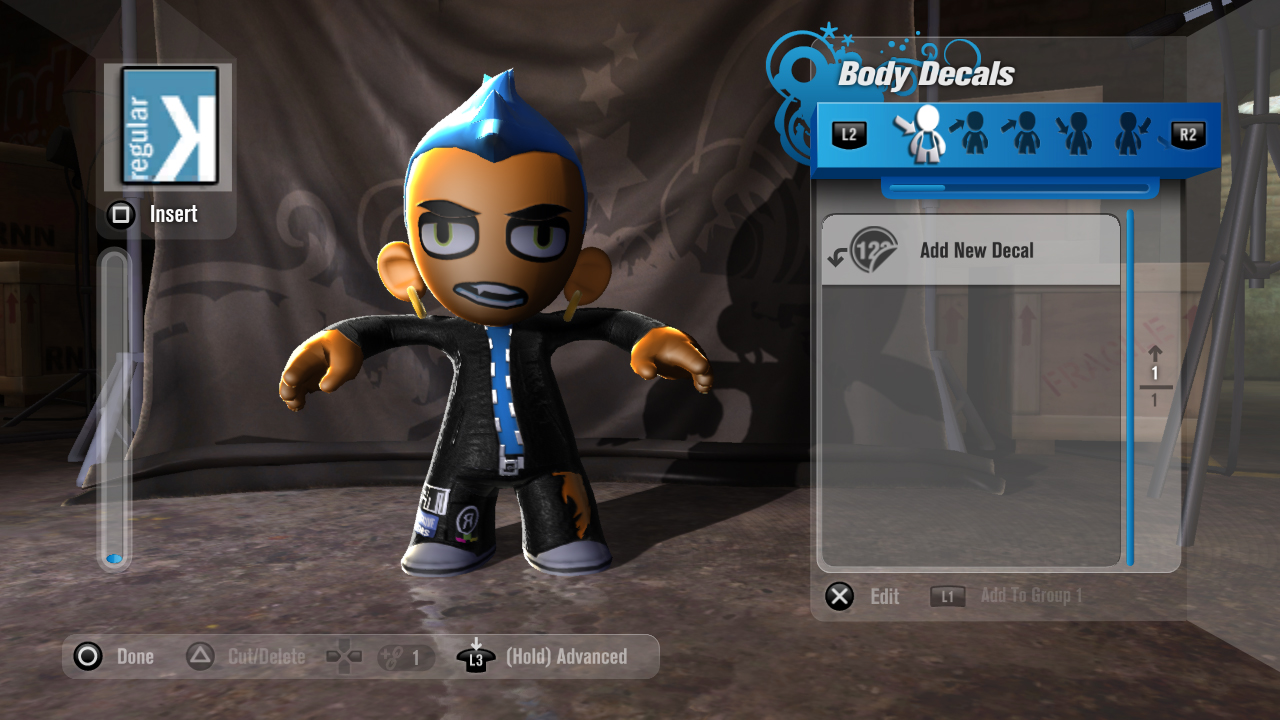1280x720 pixels.
Task: Click the vertical slider beside the character
Action: 115,410
